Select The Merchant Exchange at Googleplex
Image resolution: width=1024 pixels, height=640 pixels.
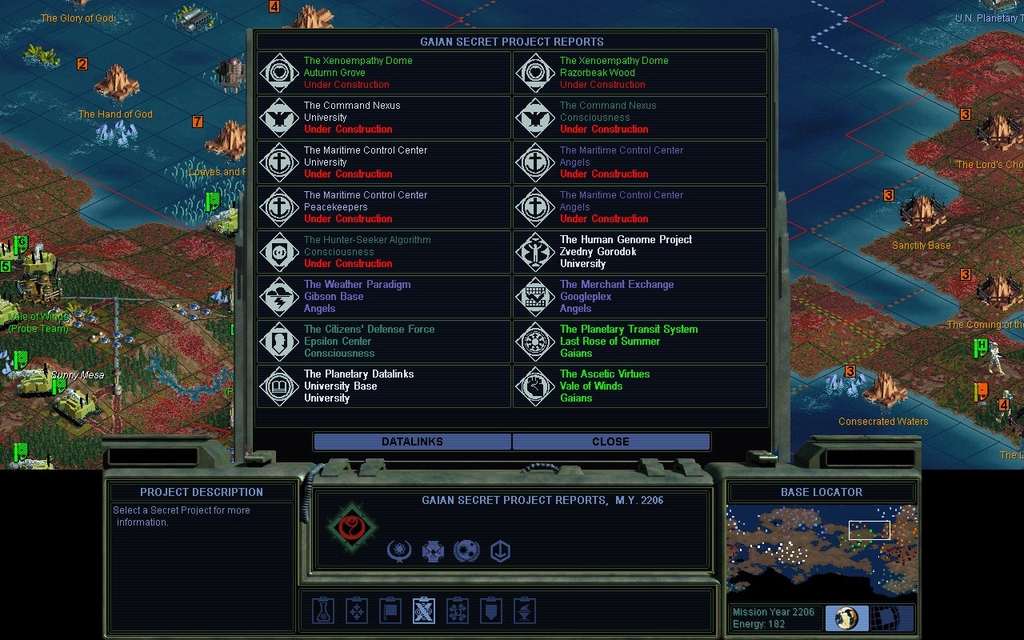(x=640, y=297)
